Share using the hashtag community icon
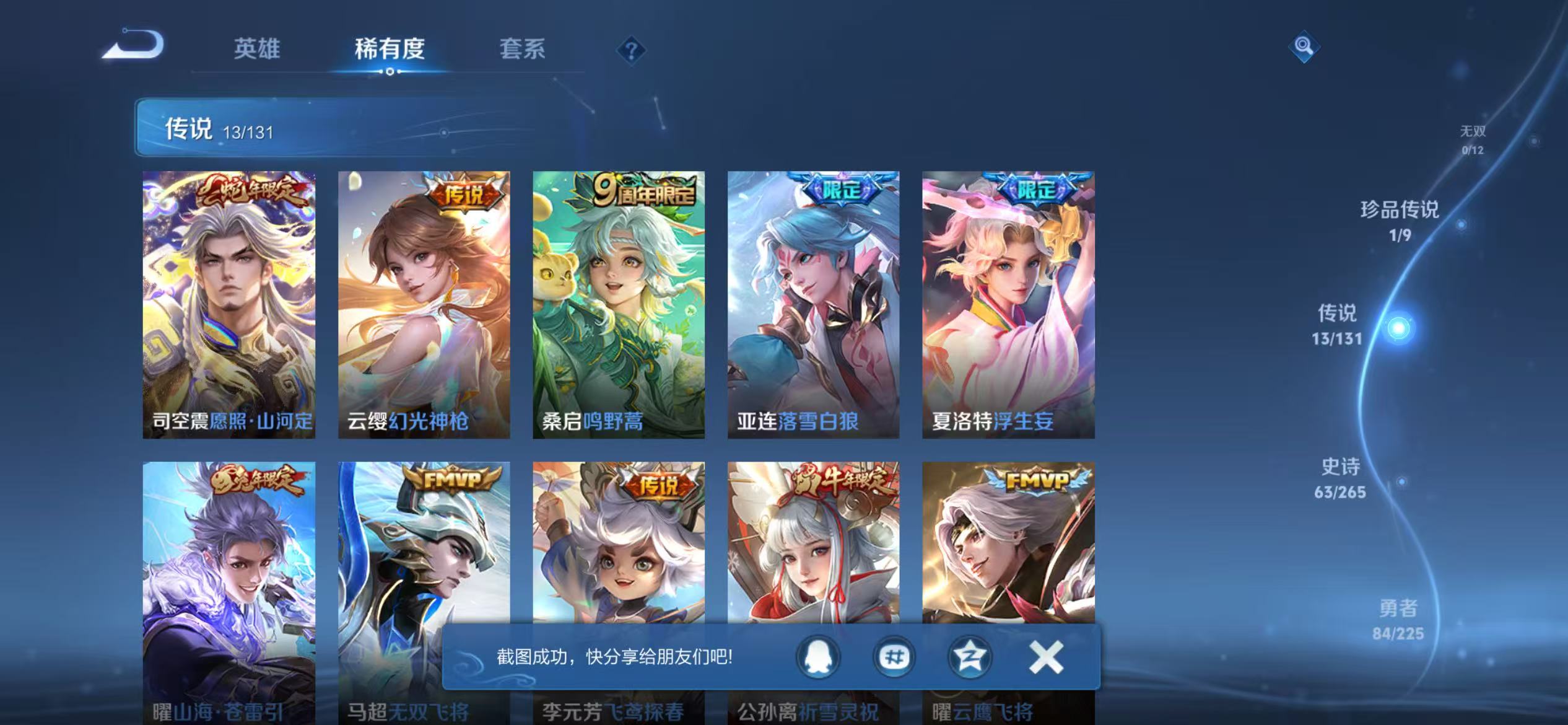Image resolution: width=1568 pixels, height=725 pixels. pyautogui.click(x=893, y=659)
